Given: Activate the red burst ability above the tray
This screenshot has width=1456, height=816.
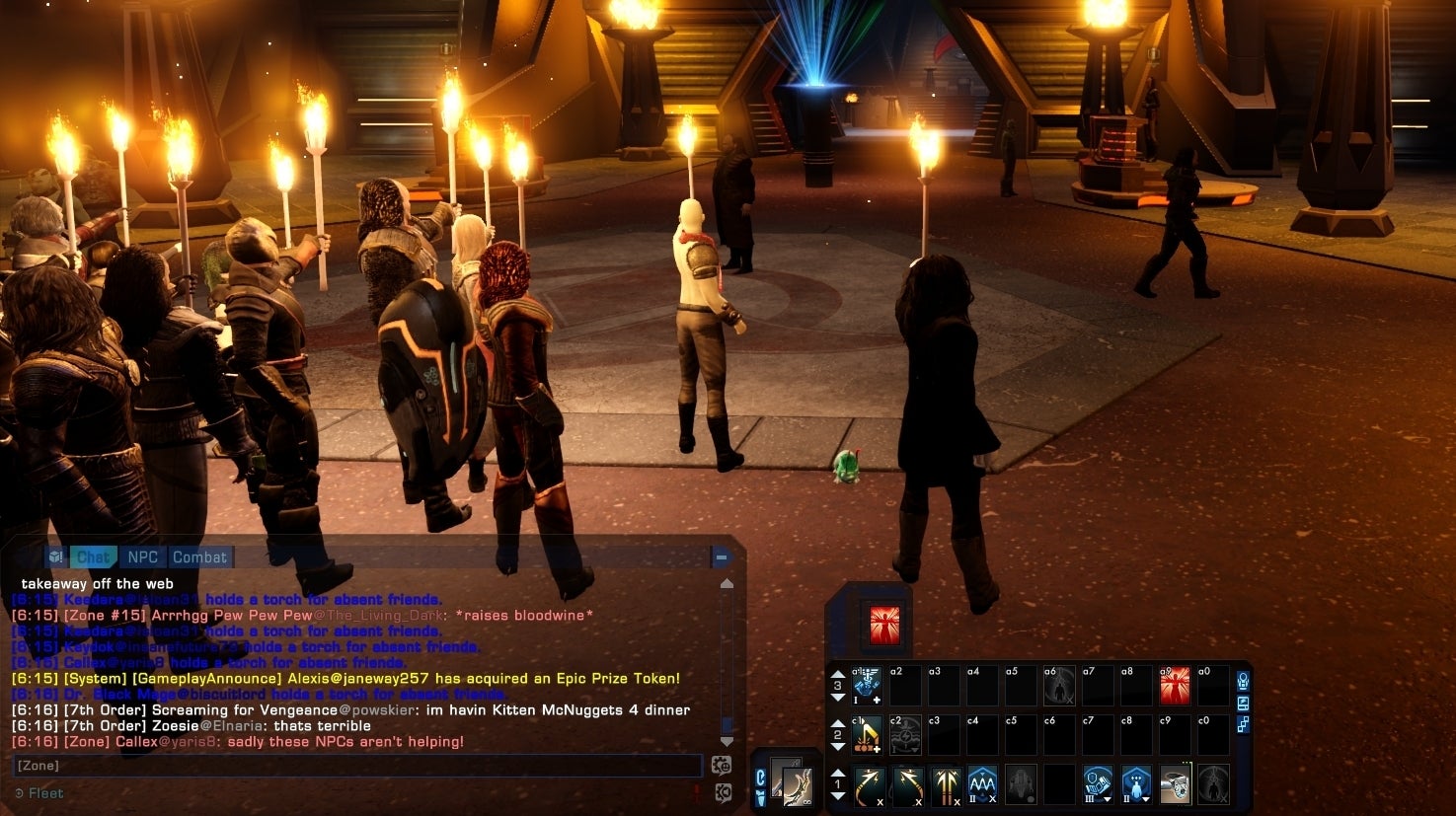Looking at the screenshot, I should click(x=884, y=625).
